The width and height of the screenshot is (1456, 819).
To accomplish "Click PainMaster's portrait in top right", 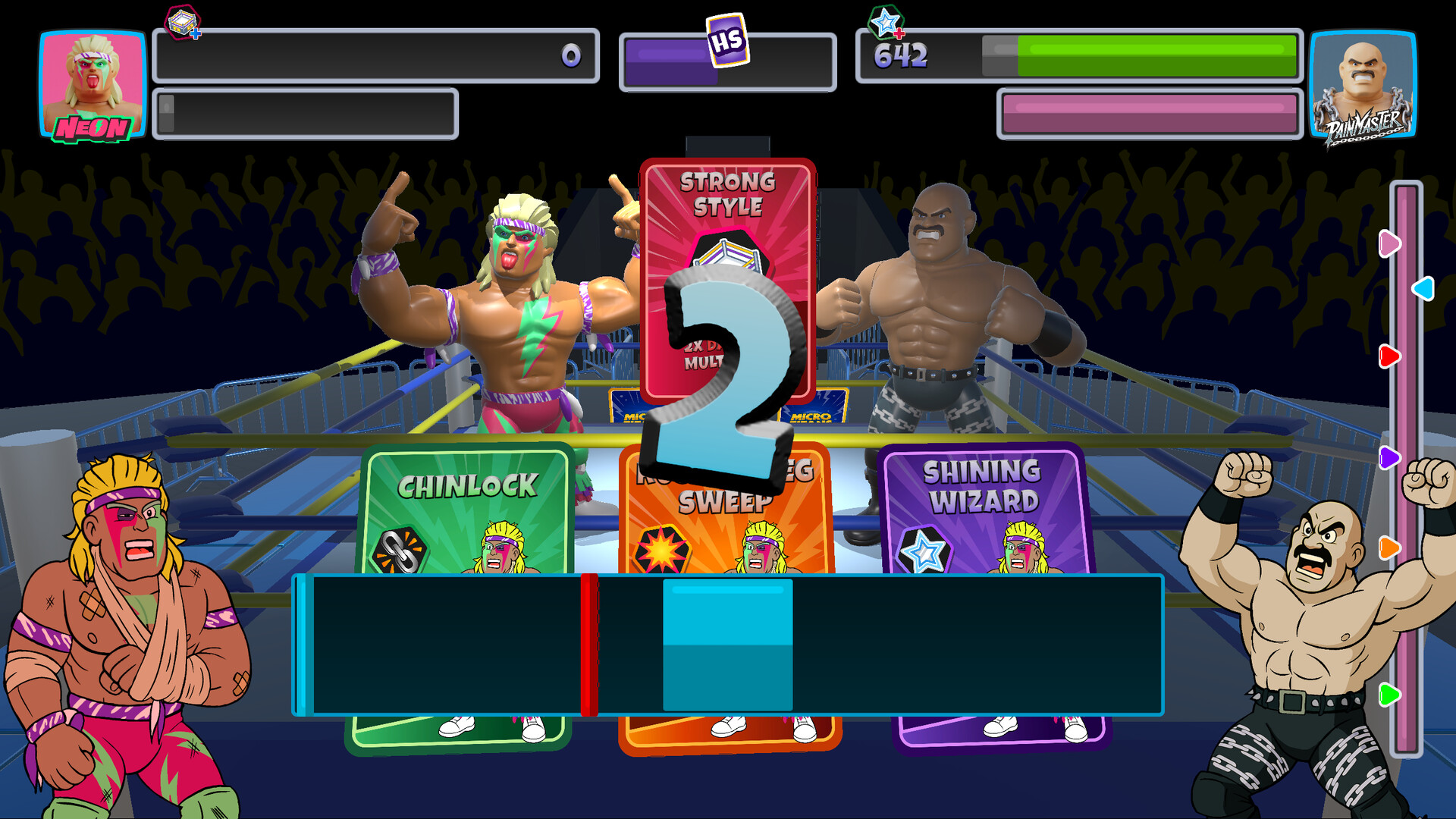I will pos(1364,83).
